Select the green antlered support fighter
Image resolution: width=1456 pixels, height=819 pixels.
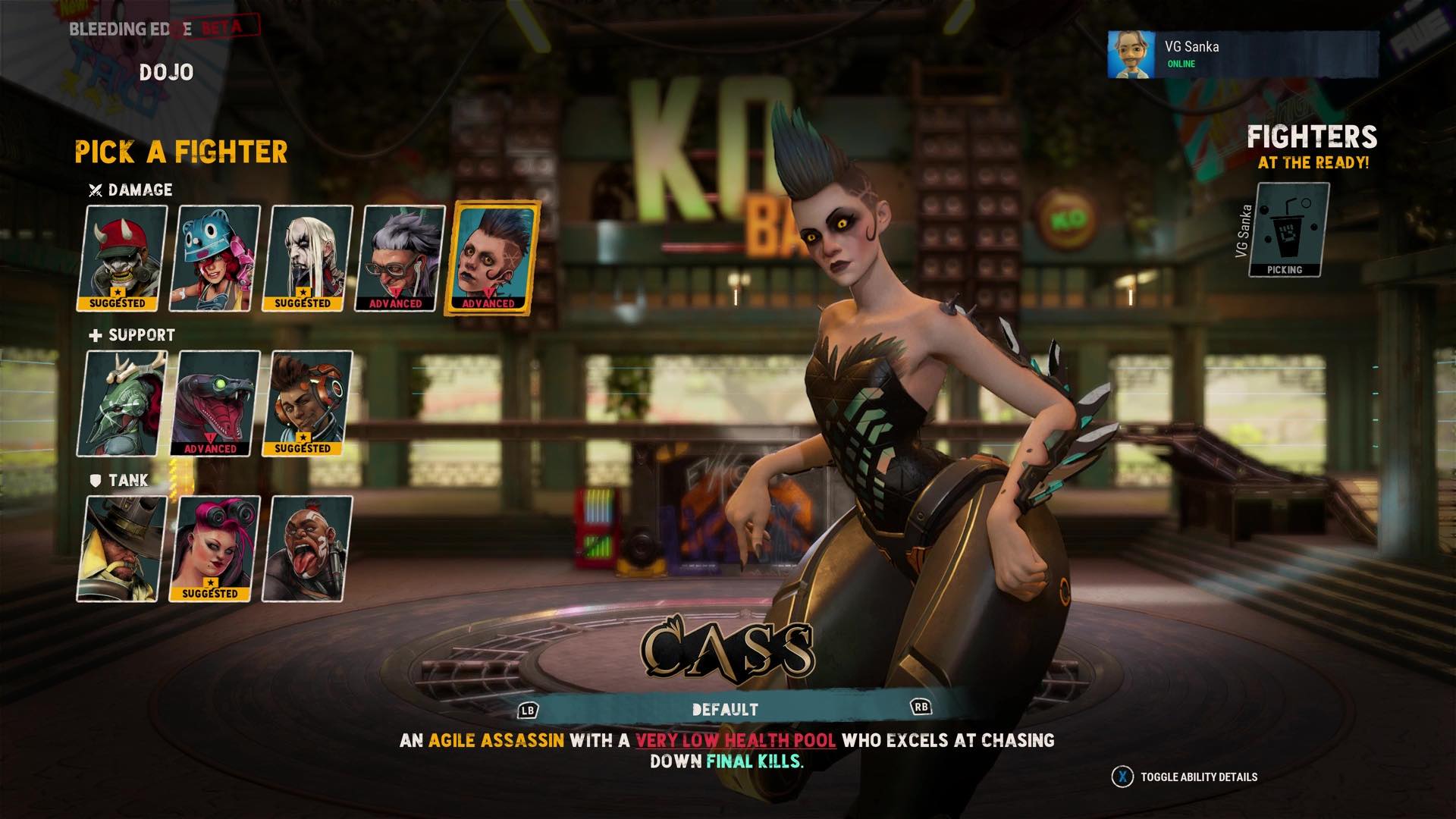tap(121, 403)
